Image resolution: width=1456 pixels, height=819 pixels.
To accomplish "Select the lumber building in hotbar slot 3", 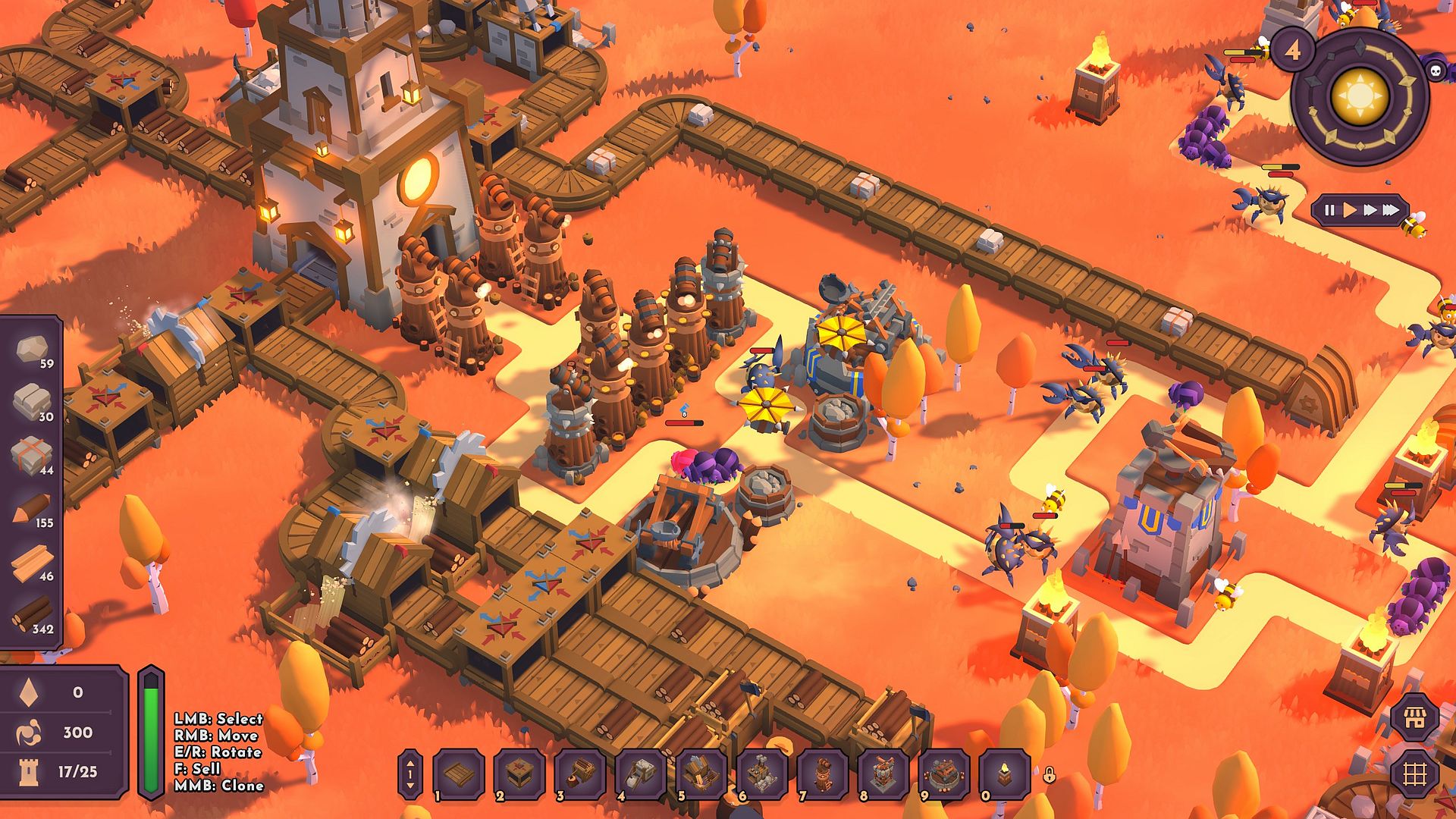I will (580, 774).
